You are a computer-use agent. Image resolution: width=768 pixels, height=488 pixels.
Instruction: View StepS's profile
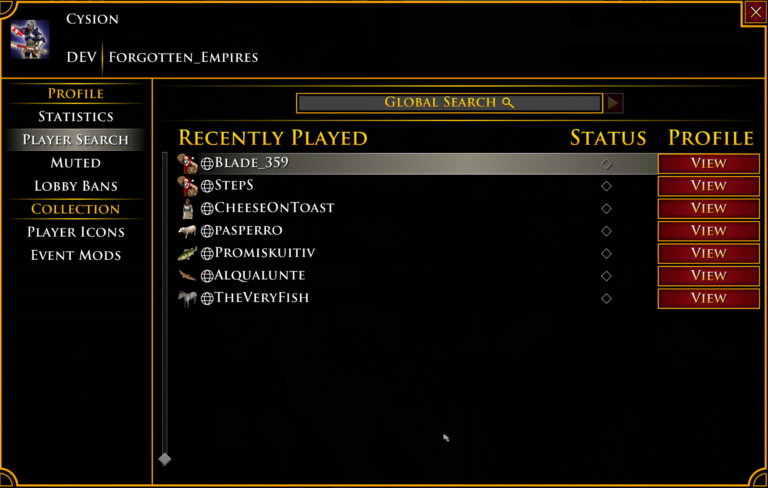point(708,186)
